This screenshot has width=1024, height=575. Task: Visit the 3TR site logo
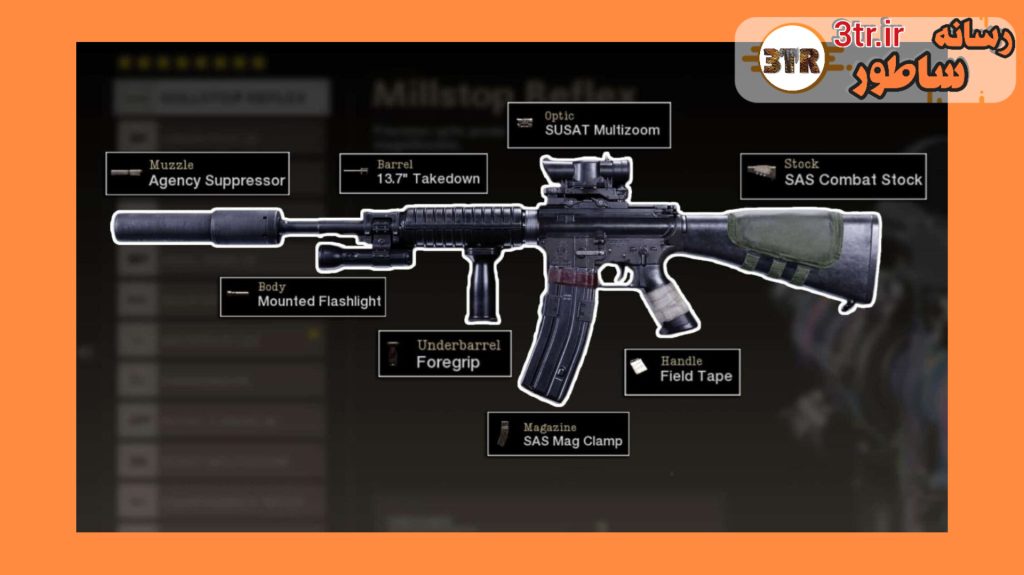point(790,62)
